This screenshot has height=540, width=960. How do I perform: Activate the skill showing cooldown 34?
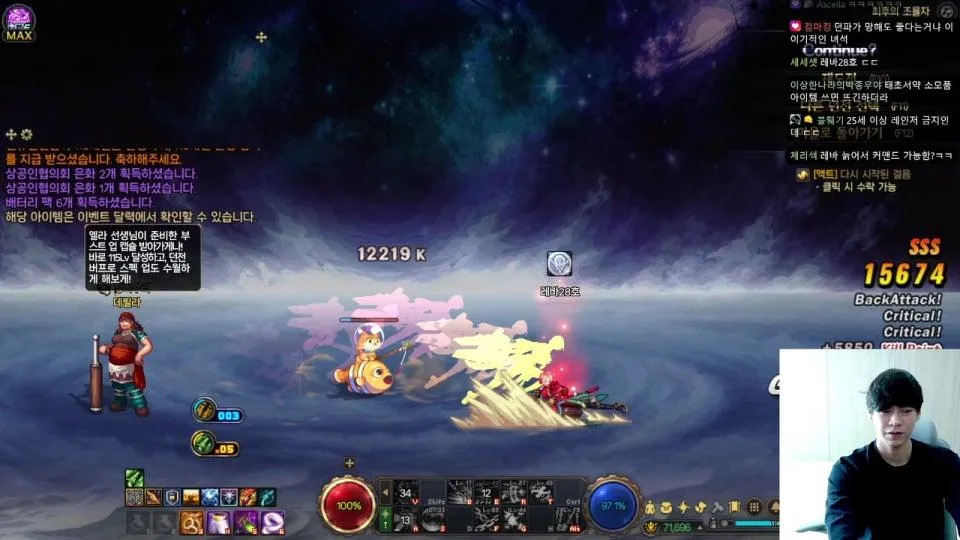[406, 492]
